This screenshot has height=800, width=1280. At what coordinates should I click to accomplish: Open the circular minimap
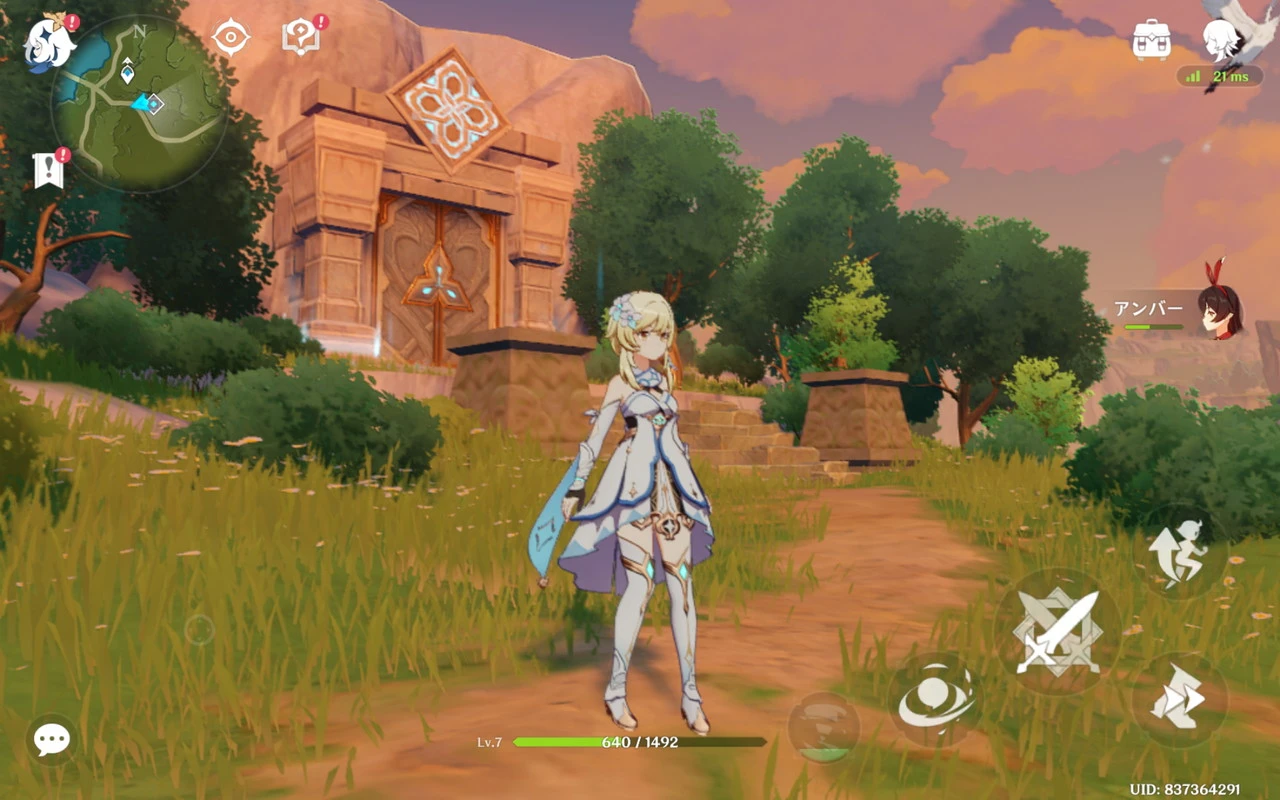pos(139,105)
